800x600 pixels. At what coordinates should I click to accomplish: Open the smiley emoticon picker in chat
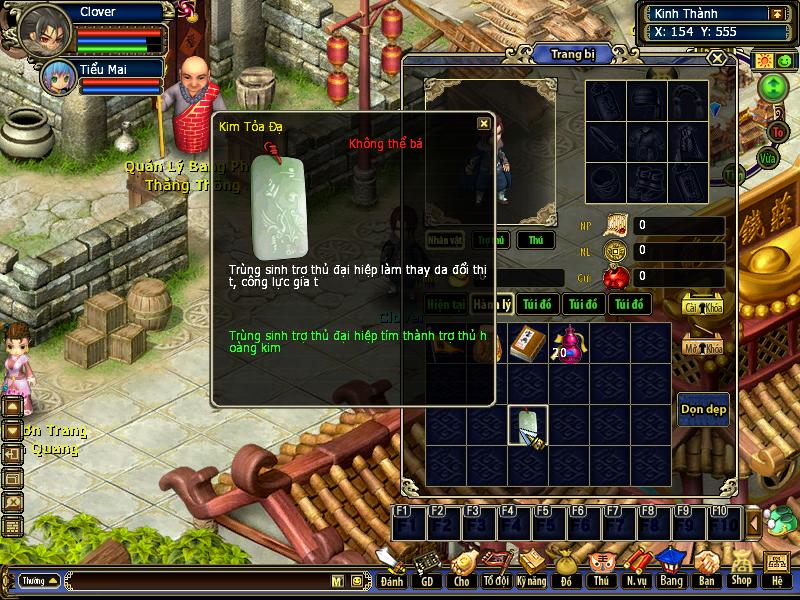[x=356, y=580]
